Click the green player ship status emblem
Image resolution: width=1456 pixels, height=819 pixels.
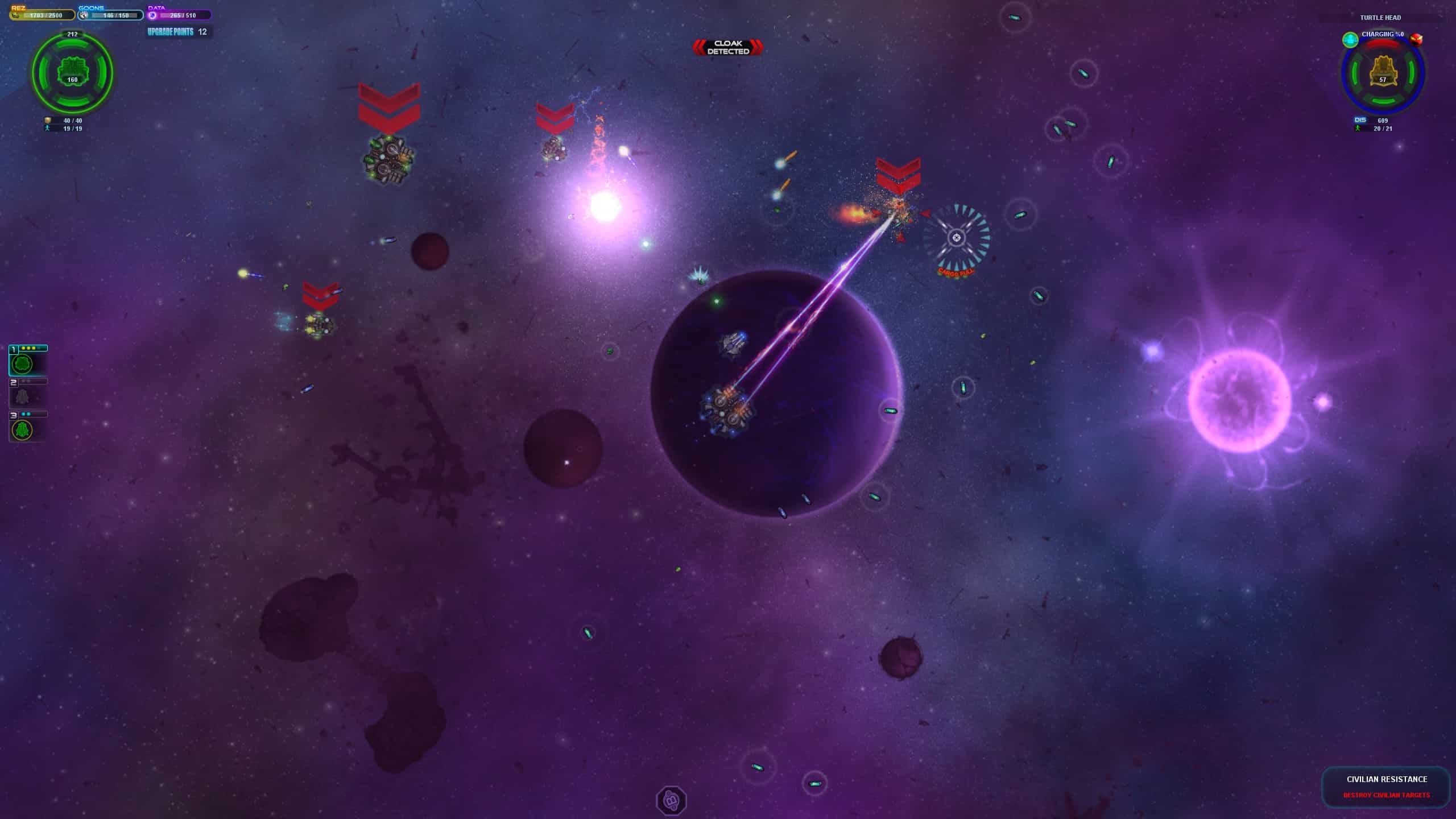72,72
